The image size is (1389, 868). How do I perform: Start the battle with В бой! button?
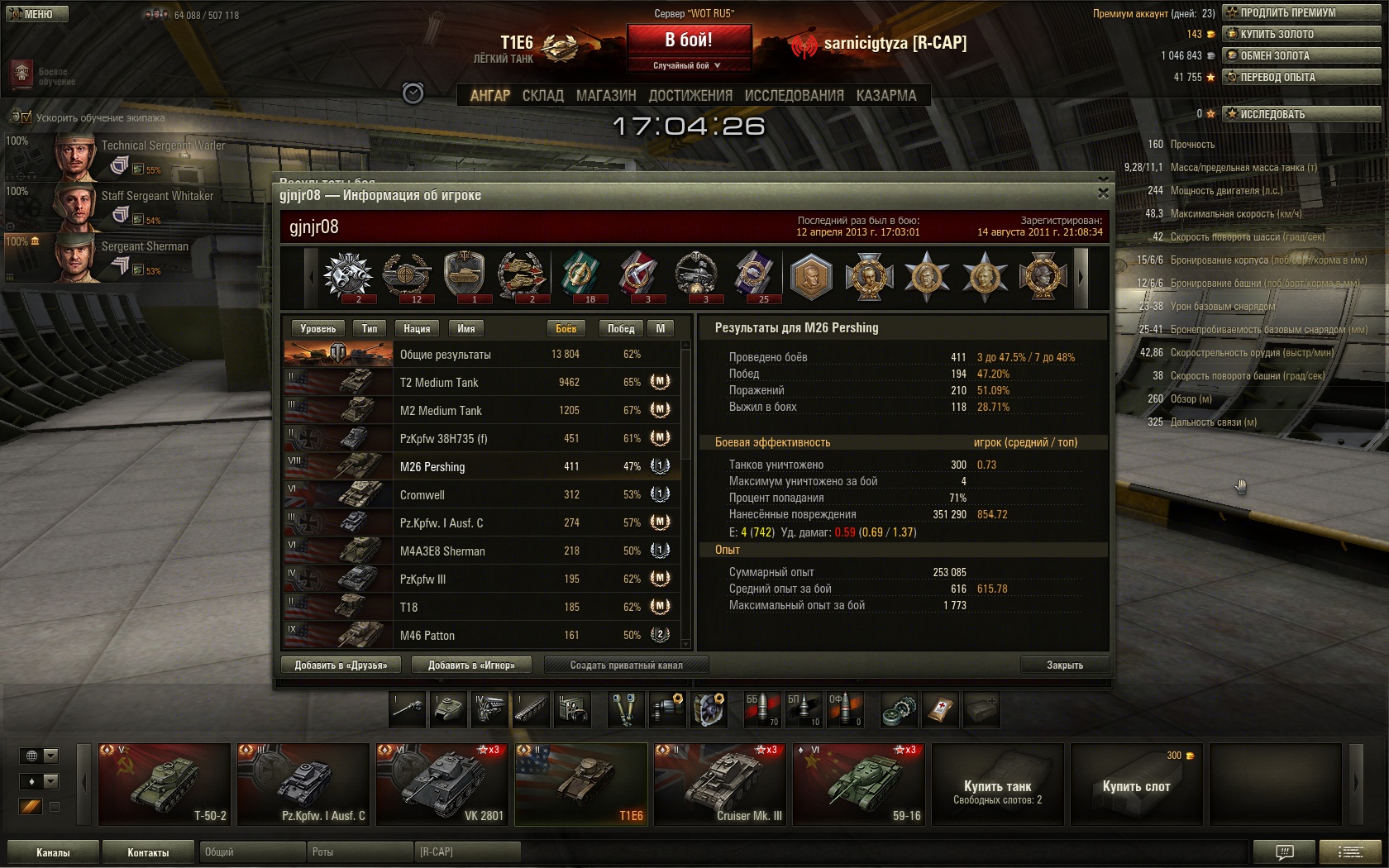[689, 41]
